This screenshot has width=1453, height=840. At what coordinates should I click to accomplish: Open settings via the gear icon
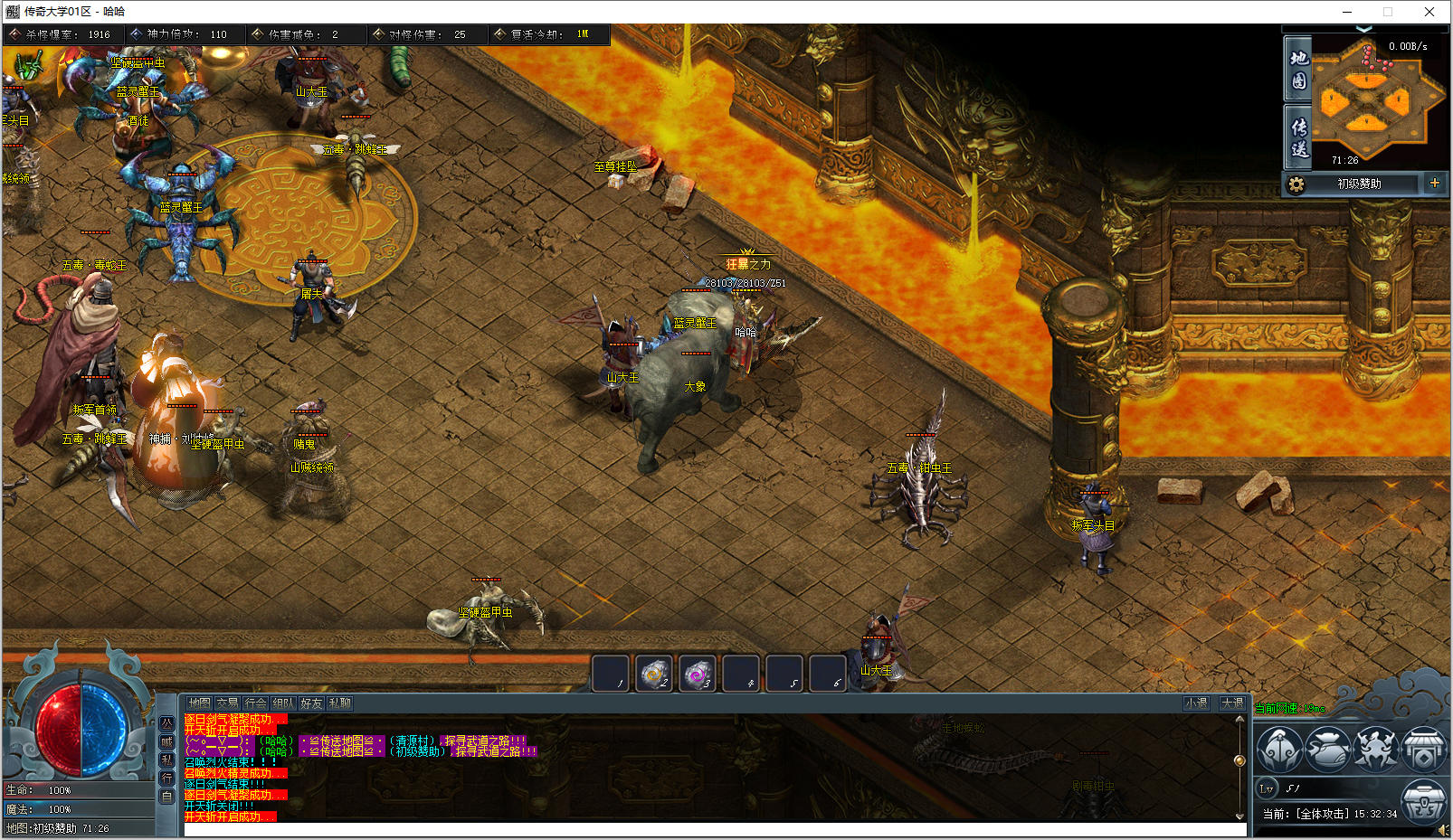point(1296,184)
